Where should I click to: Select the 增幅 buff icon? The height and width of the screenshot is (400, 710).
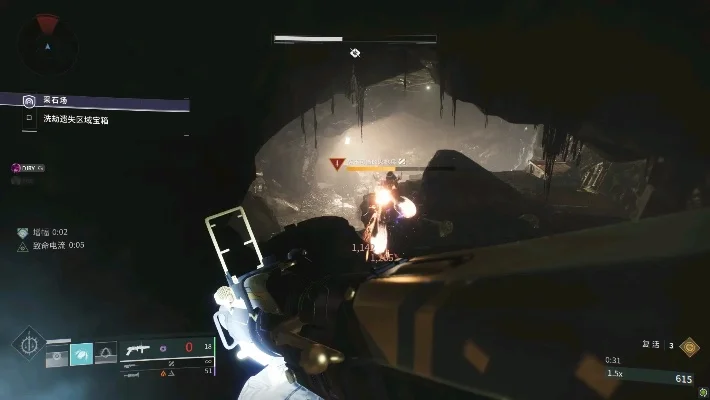(x=22, y=232)
